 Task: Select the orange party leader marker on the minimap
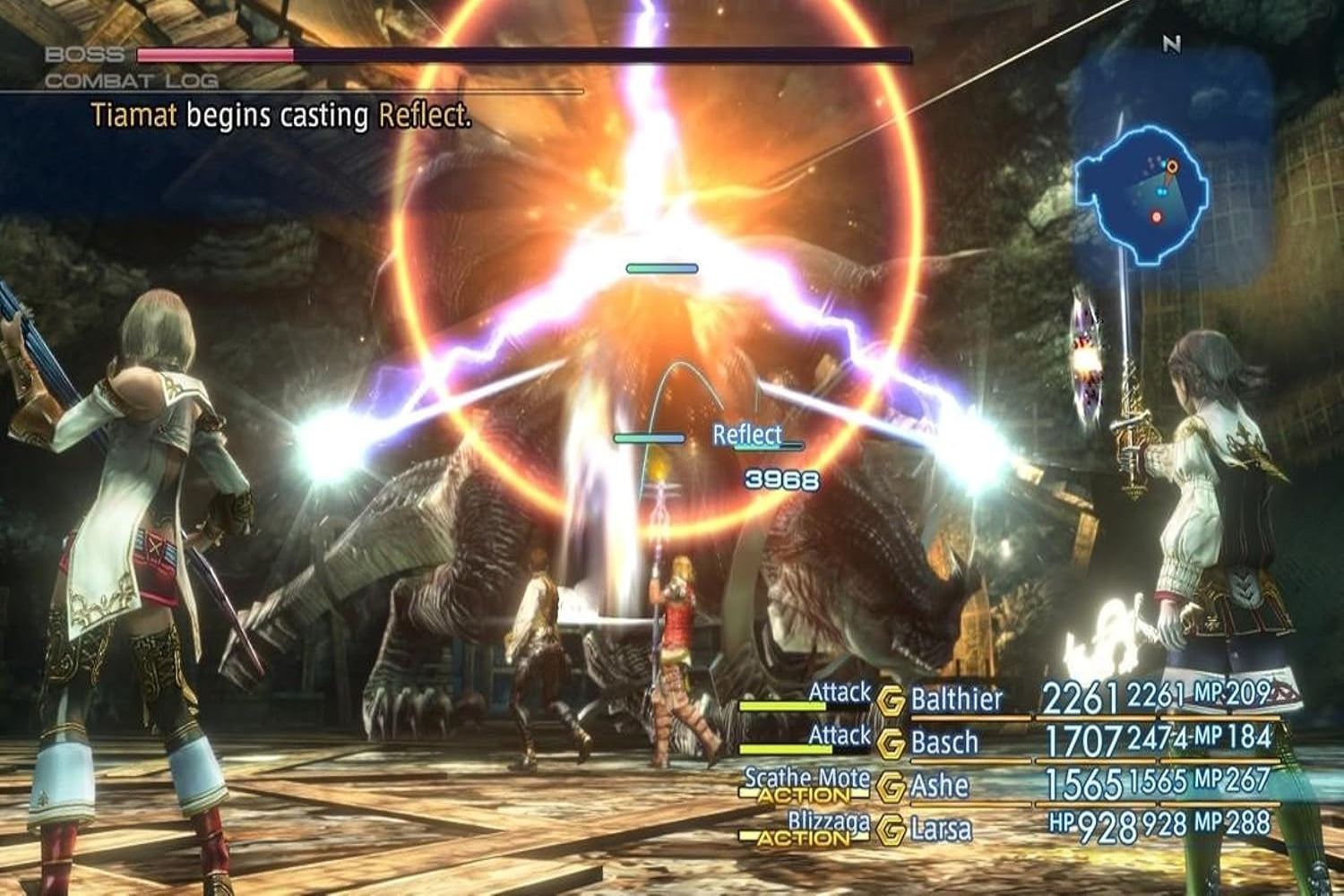pos(1173,166)
